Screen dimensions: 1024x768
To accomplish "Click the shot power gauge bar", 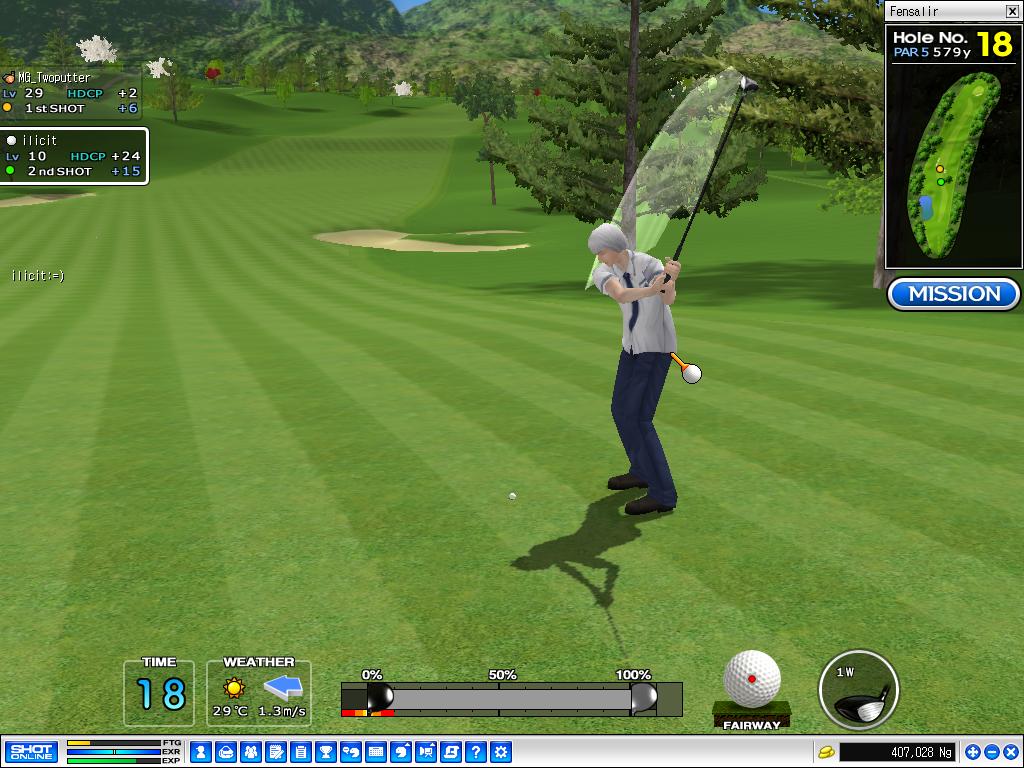I will (511, 697).
